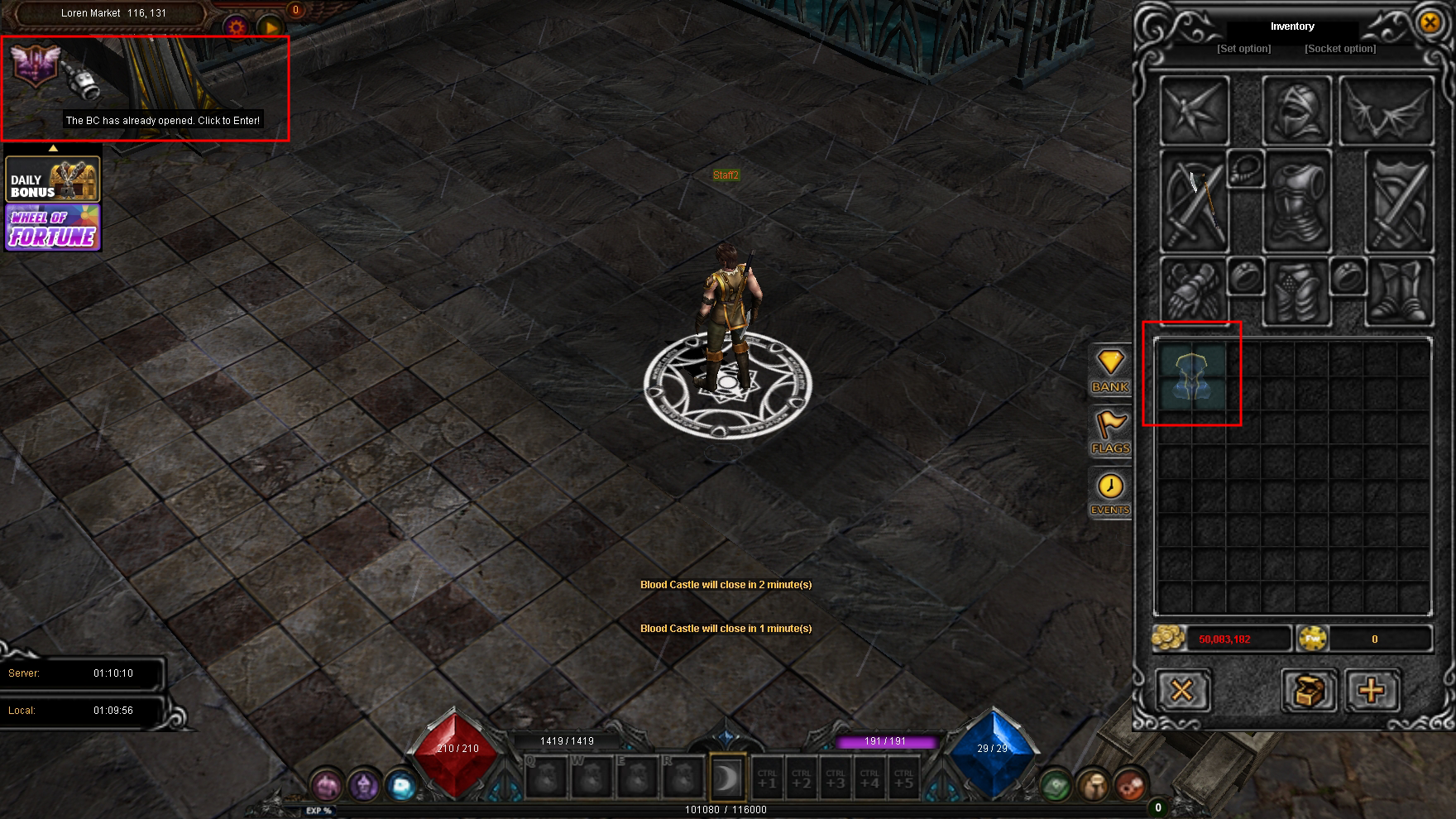Open the Wheel of Fortune banner
Screen dimensions: 1456x819
point(53,227)
